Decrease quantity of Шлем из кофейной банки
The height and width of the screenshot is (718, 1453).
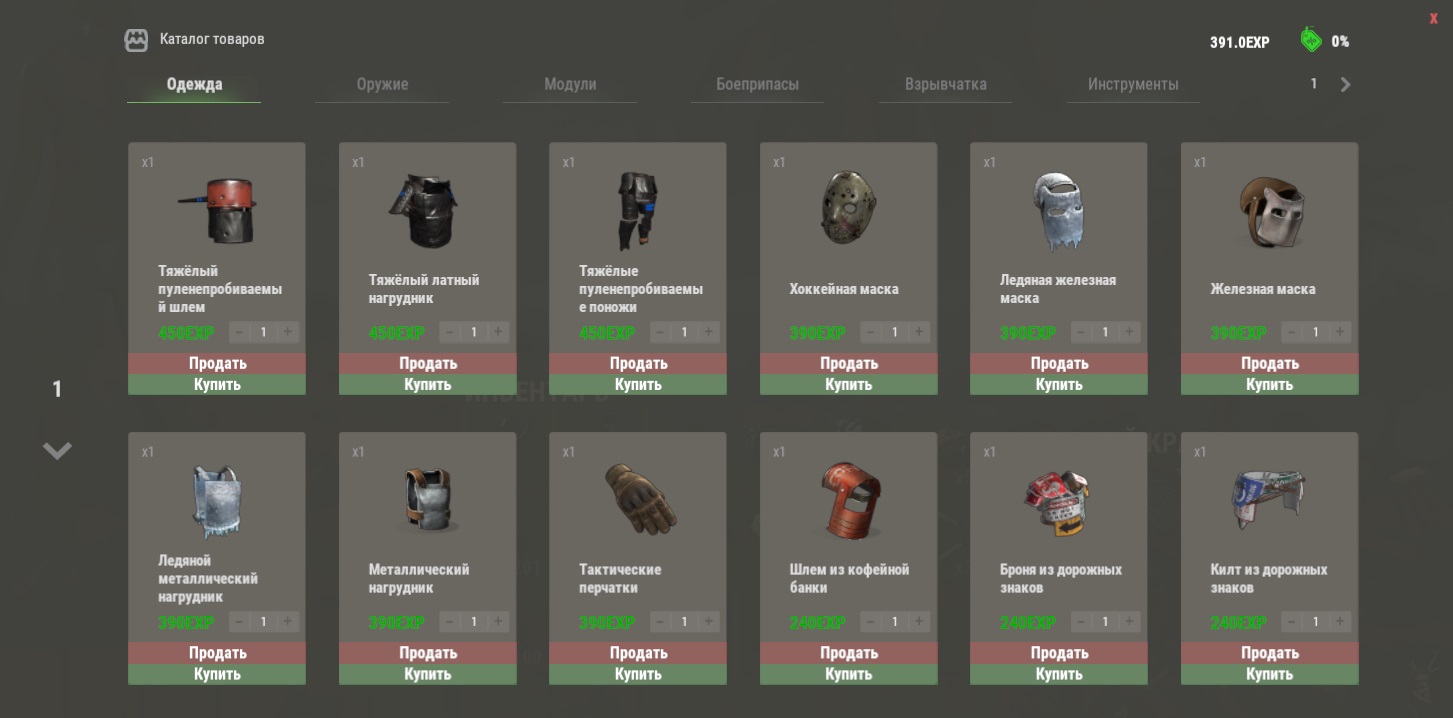(870, 622)
